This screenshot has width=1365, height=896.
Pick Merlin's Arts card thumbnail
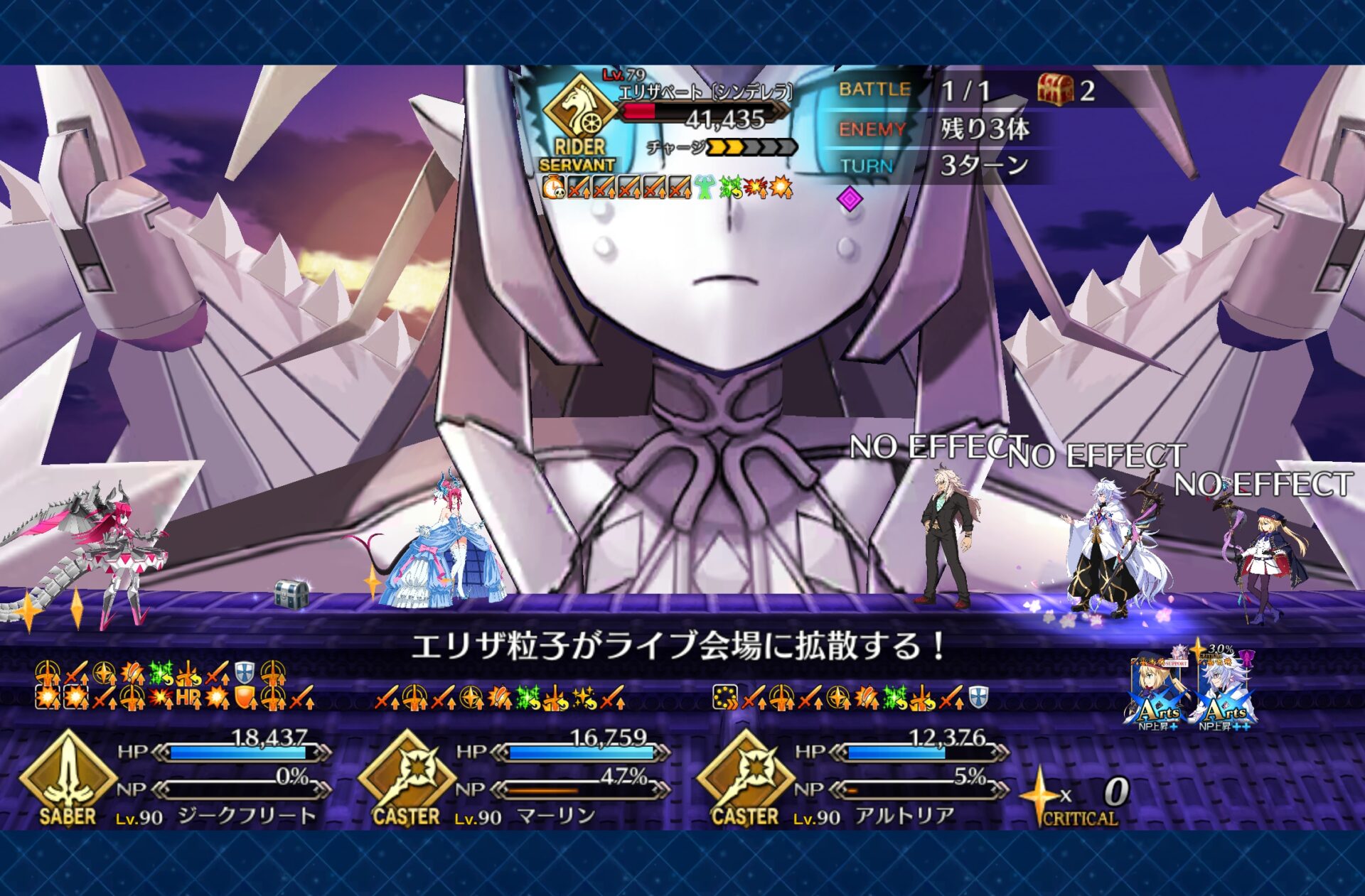tap(1224, 689)
